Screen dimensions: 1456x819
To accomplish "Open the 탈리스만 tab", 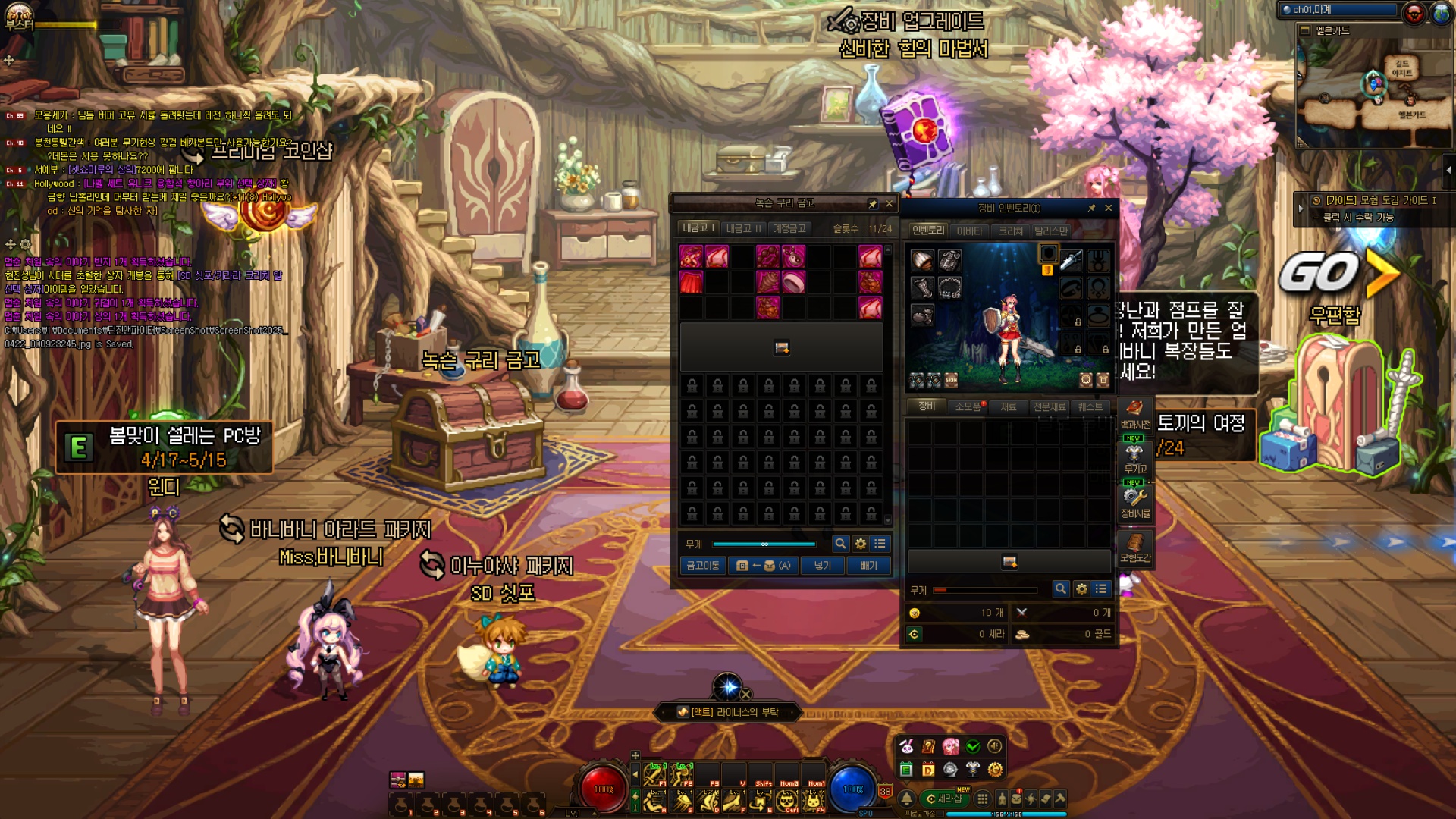I will point(1051,231).
